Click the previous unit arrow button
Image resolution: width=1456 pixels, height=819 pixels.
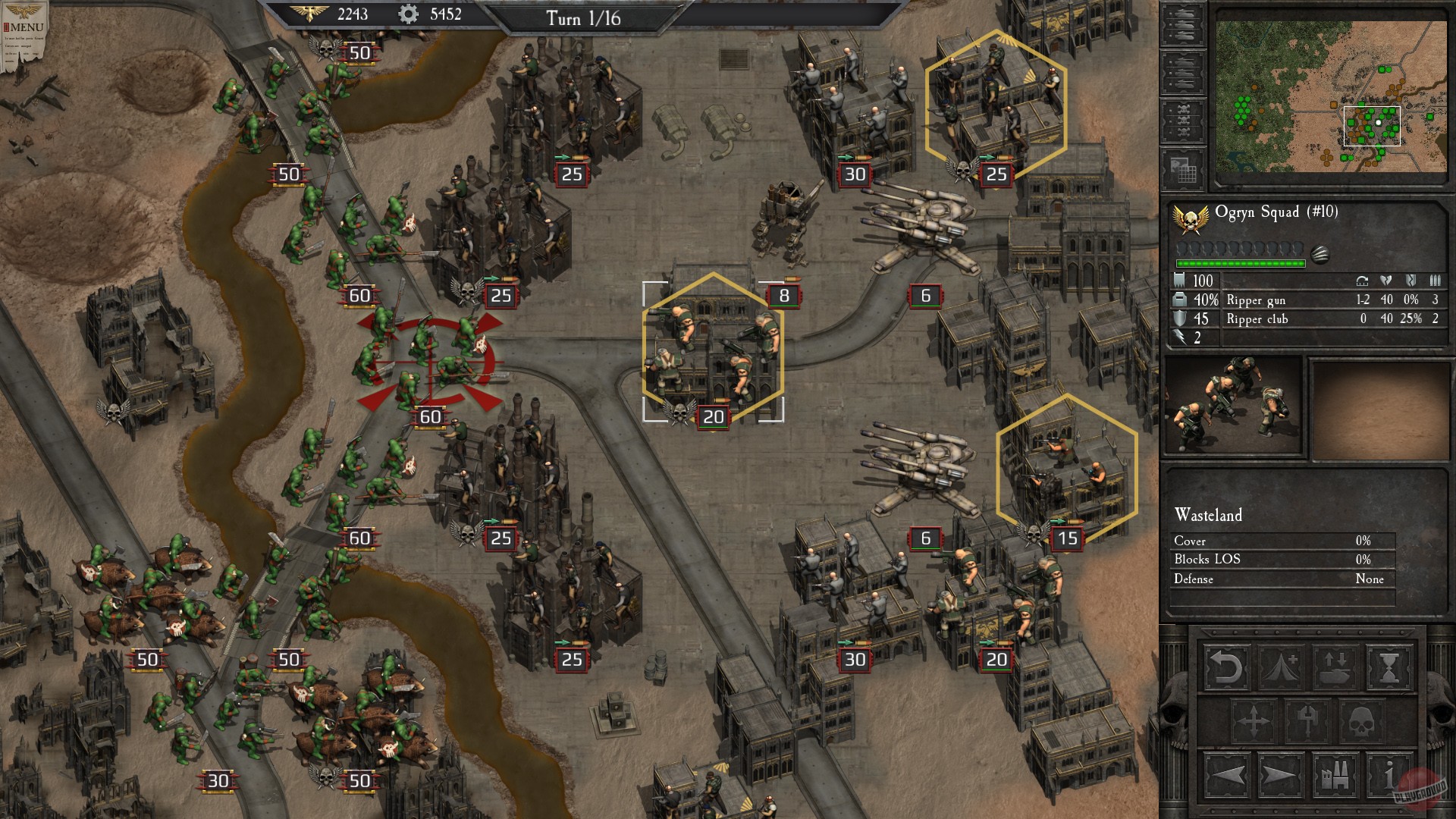tap(1228, 777)
